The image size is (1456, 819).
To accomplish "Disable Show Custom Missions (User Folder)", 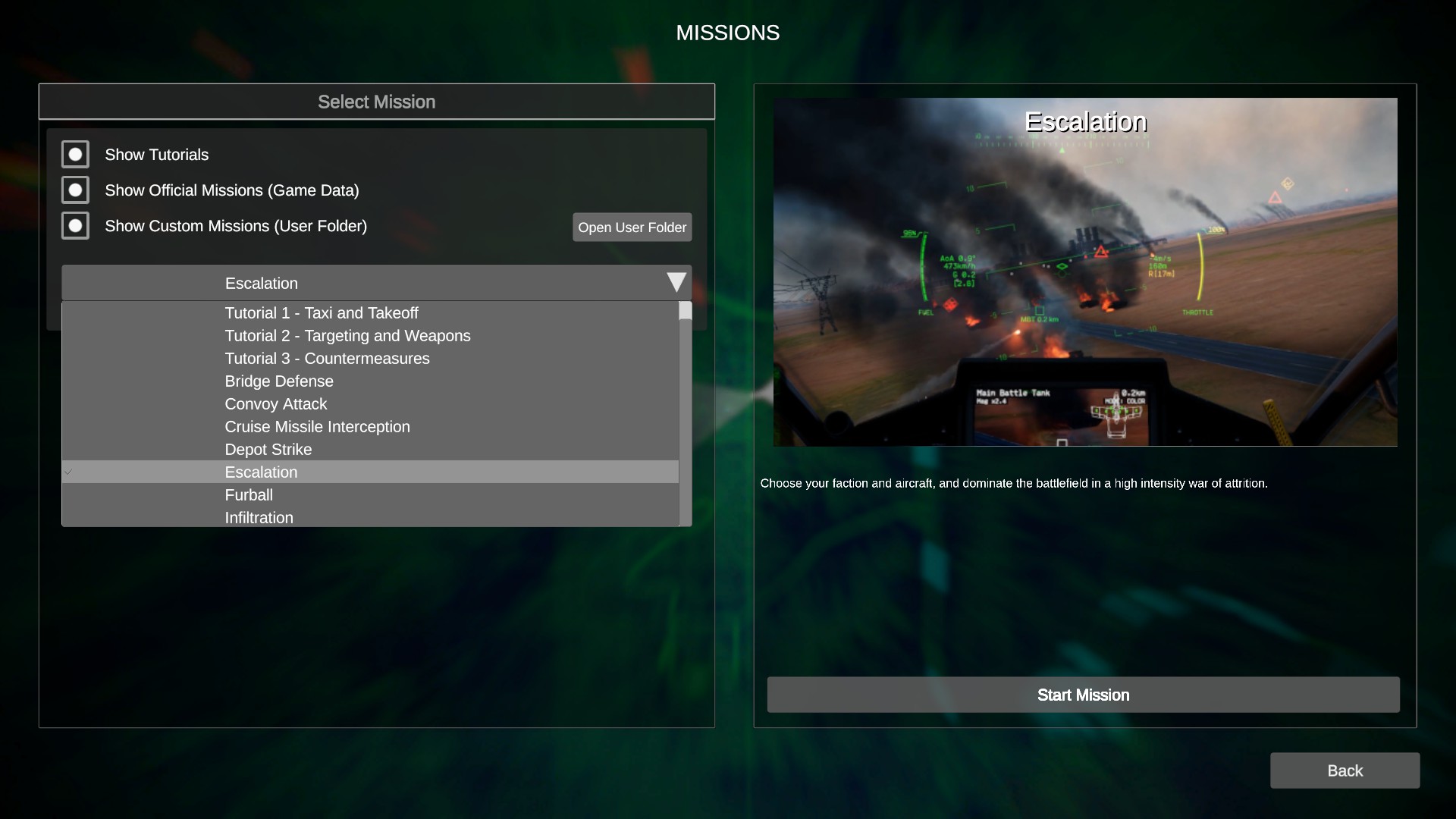I will pos(75,225).
